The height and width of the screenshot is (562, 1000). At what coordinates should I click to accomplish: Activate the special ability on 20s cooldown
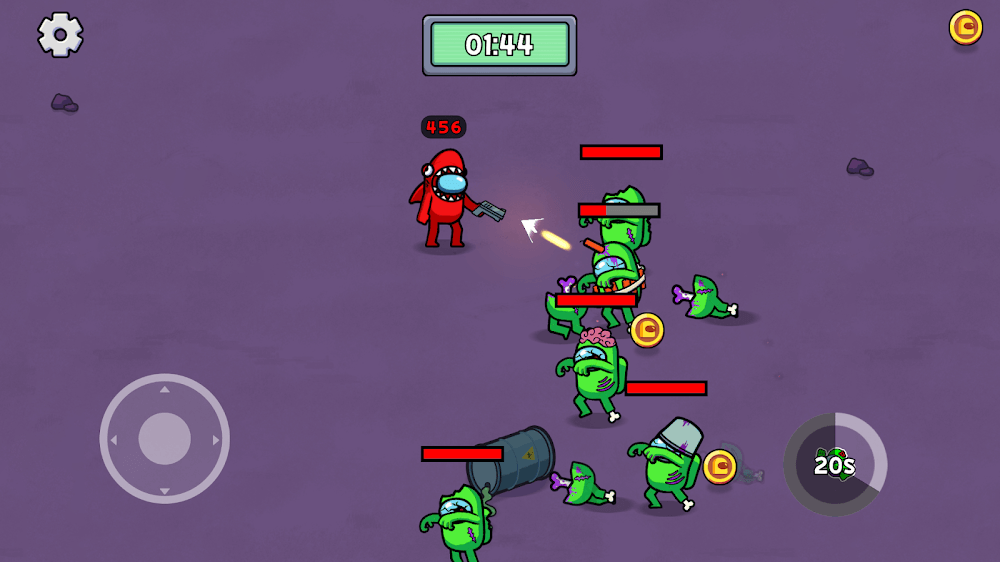835,465
